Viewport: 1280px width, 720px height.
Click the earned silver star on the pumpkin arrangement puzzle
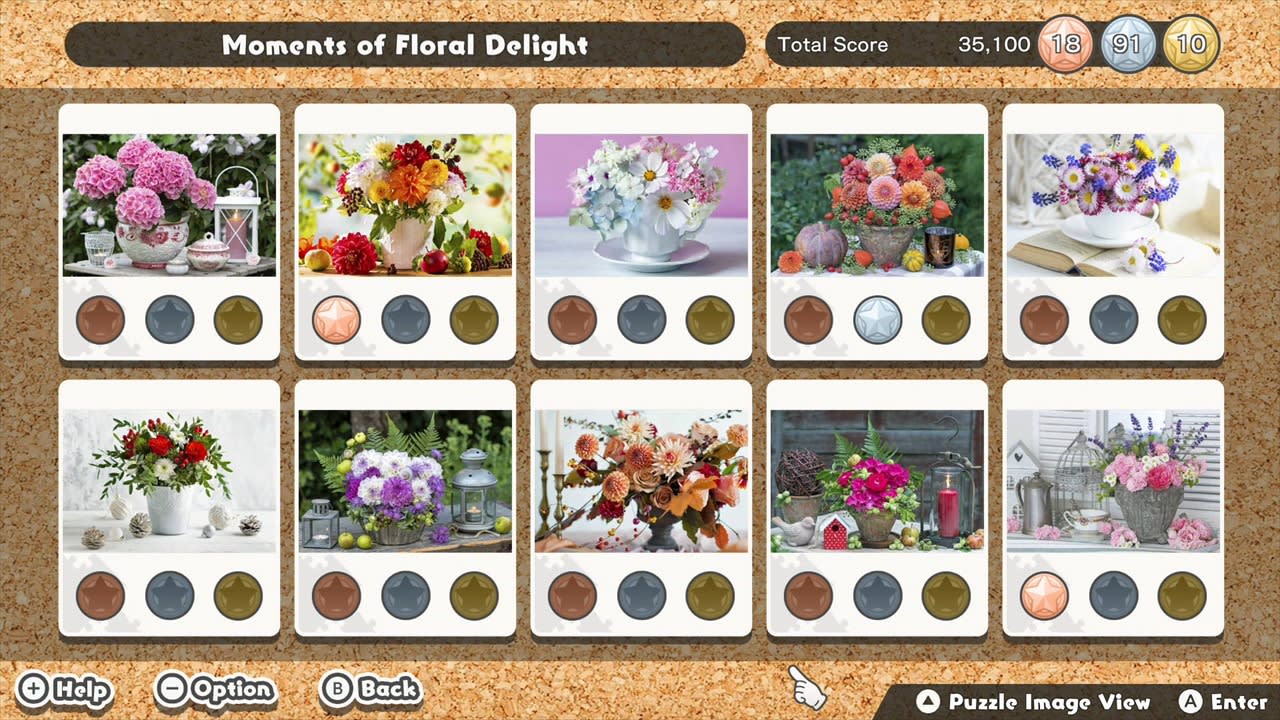pyautogui.click(x=875, y=320)
